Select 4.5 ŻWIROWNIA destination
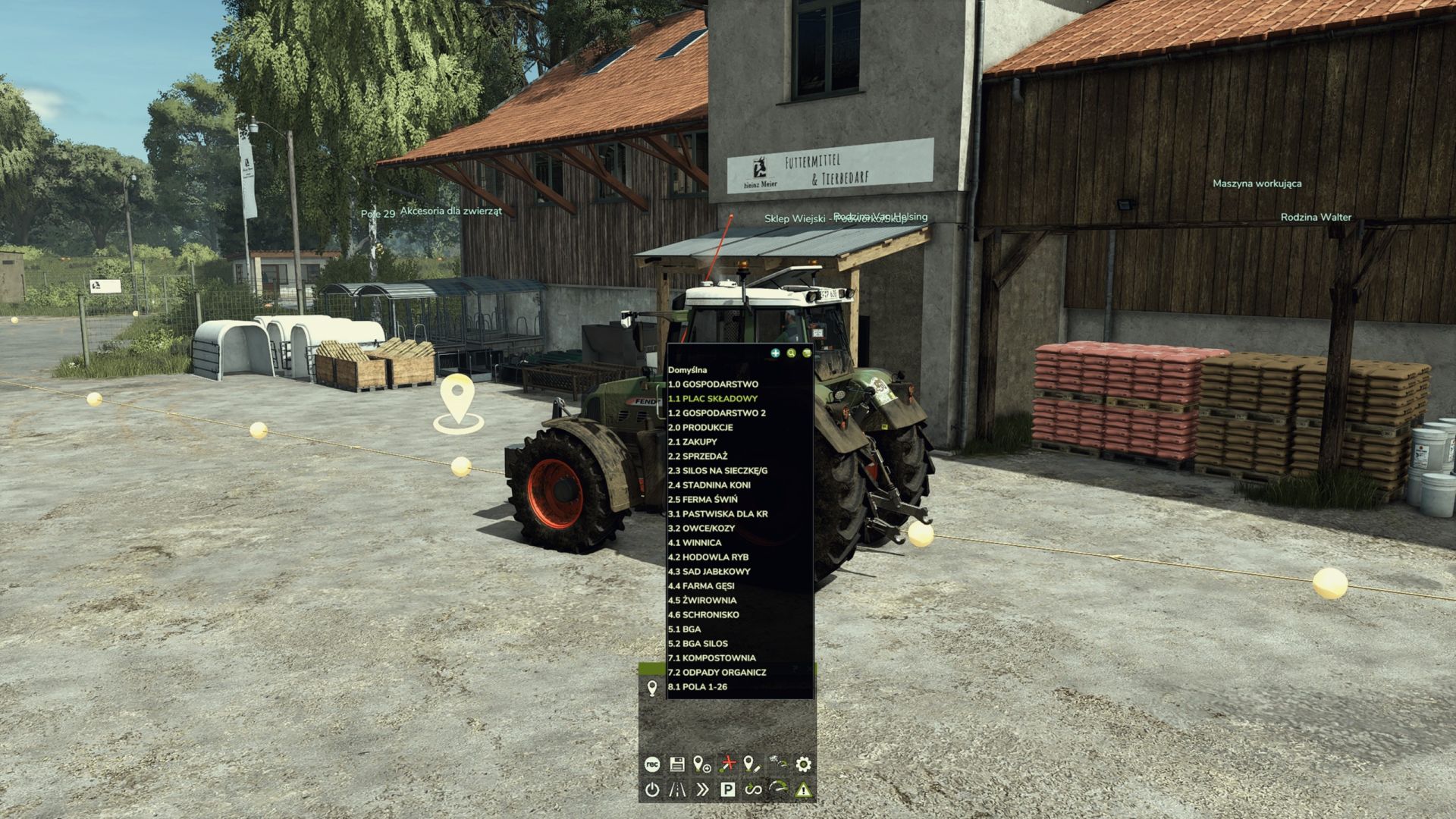Viewport: 1456px width, 819px height. coord(703,600)
